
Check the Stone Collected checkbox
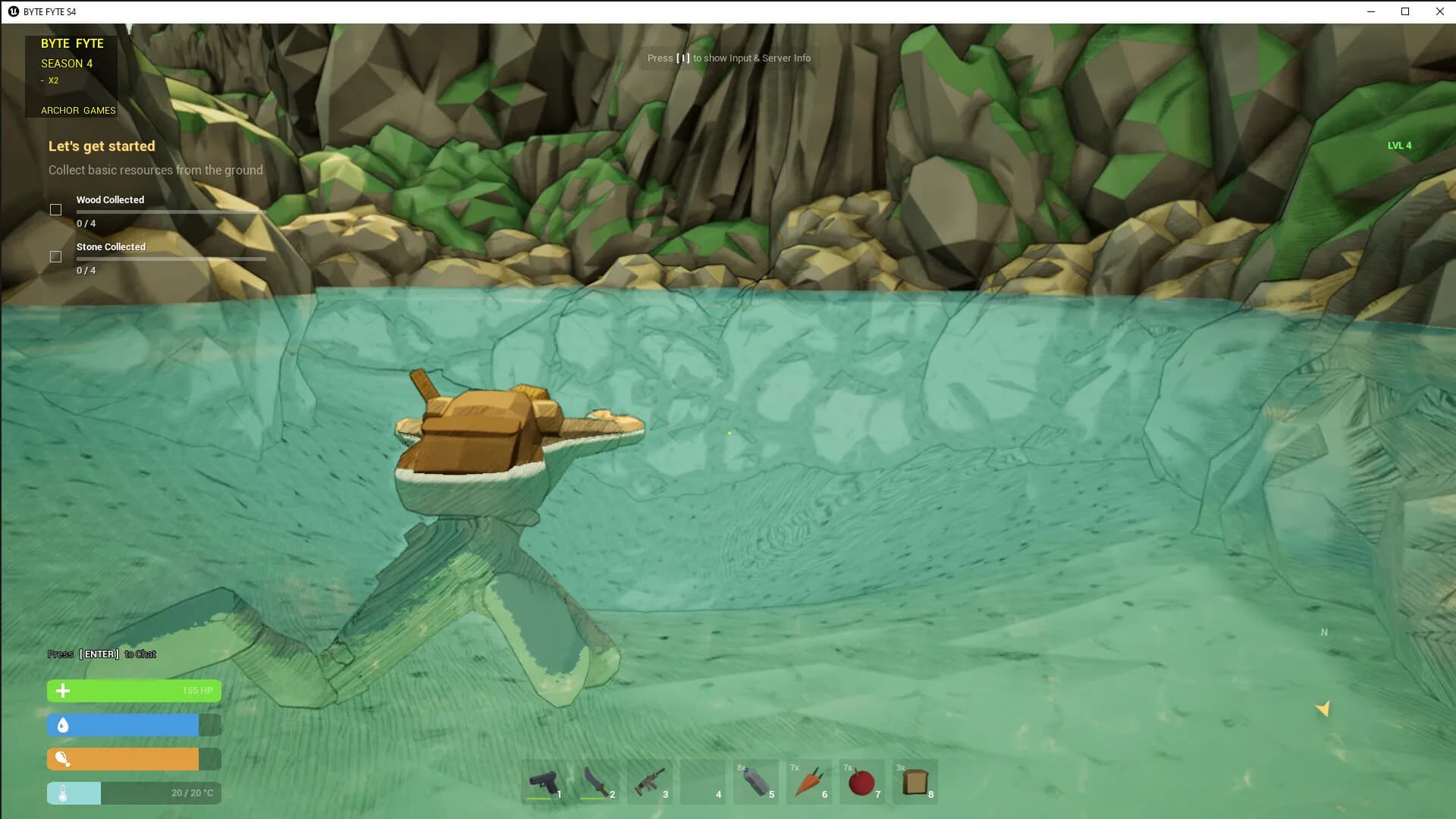coord(56,256)
